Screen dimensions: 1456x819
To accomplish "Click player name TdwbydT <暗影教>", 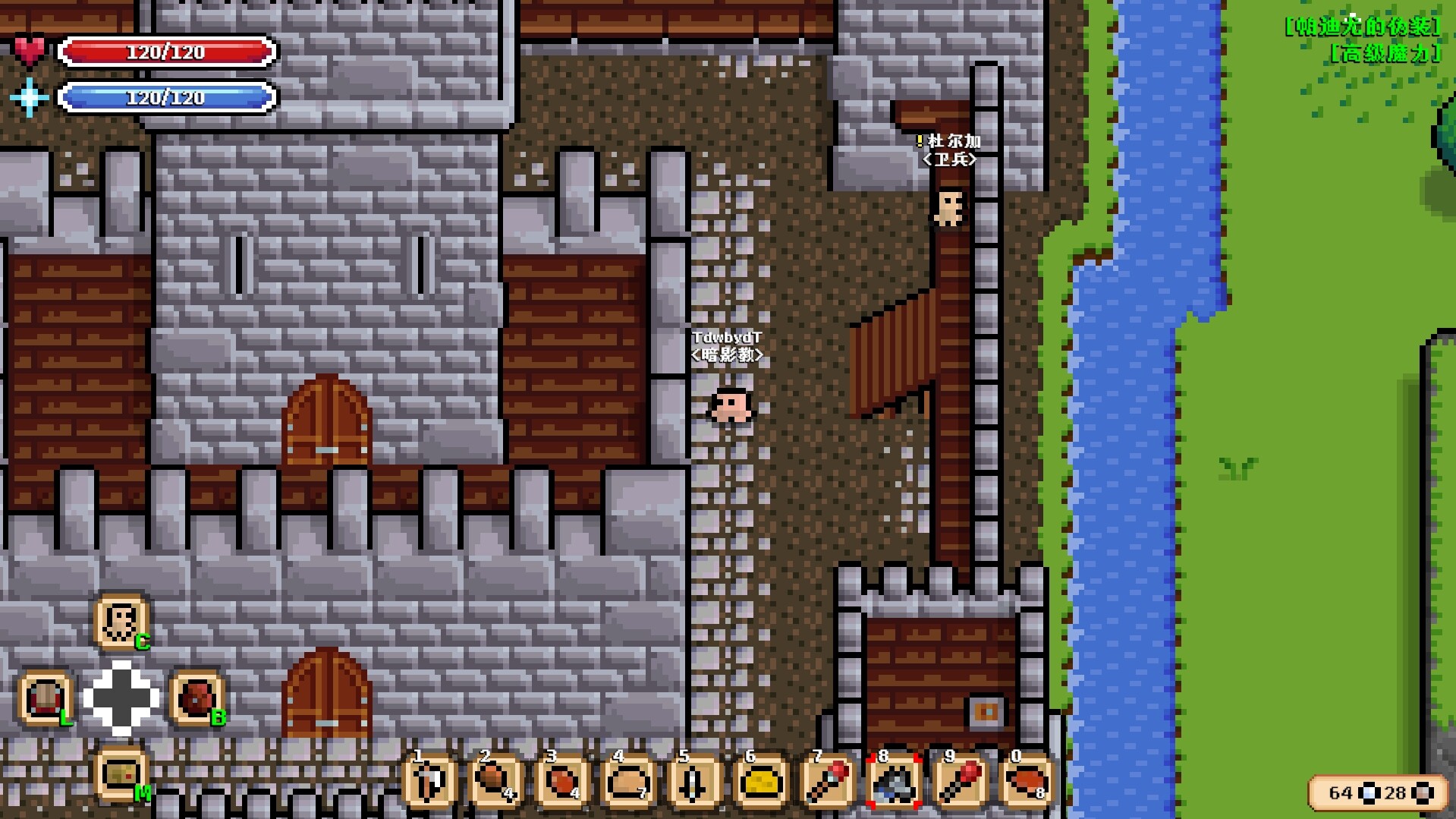I will [729, 348].
